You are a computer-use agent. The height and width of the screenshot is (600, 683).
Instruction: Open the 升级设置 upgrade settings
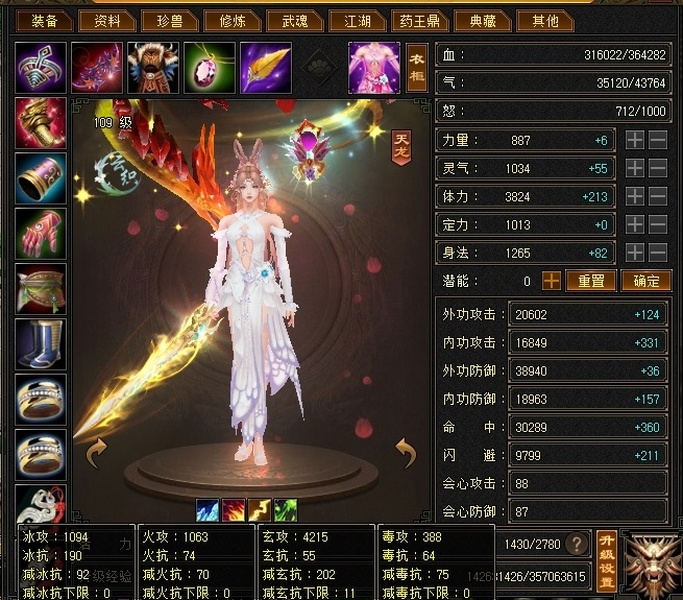(x=605, y=559)
